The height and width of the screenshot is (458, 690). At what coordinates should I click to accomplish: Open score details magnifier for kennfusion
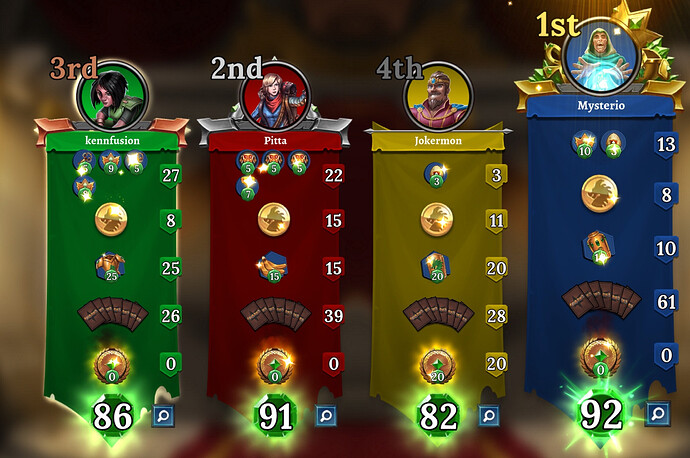pos(162,414)
